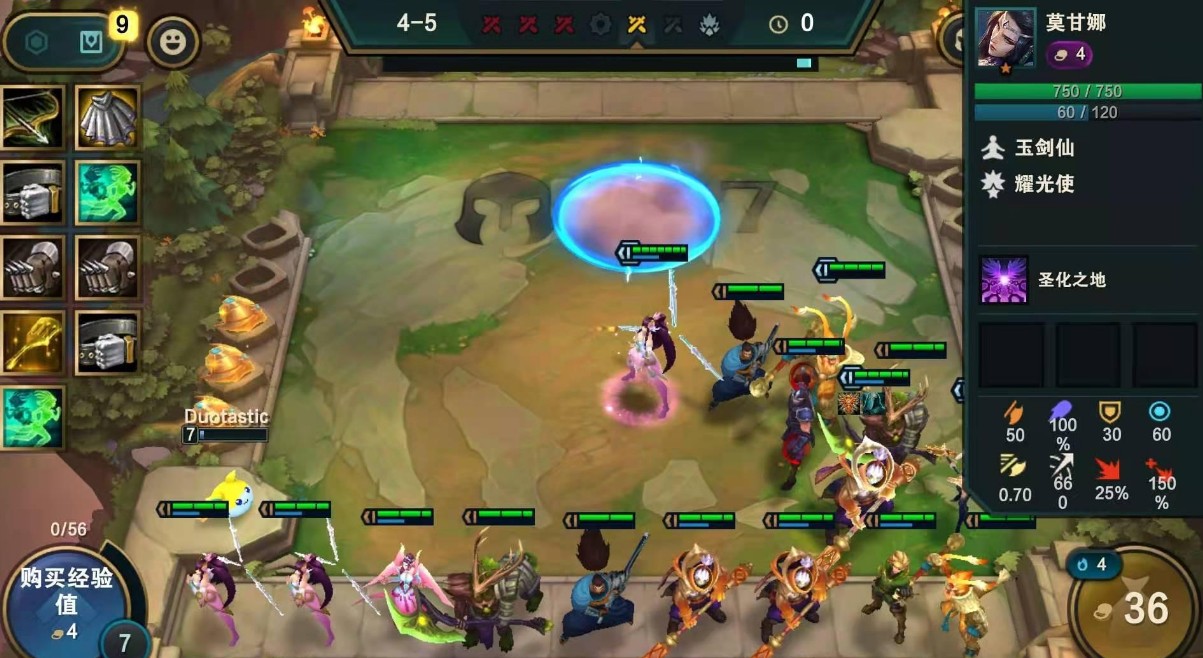Screen dimensions: 1203x658
Task: Select the Chain Vest item
Action: tap(107, 118)
